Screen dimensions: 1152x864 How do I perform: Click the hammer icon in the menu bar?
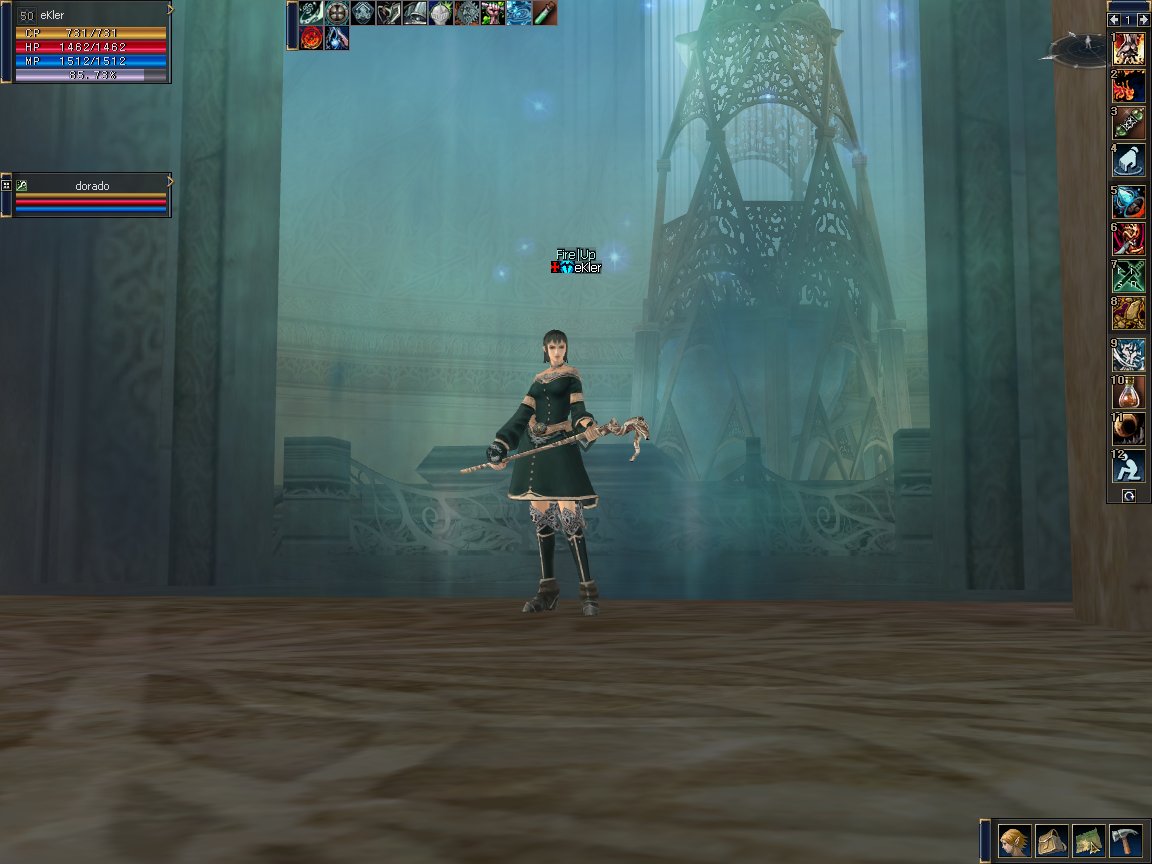[x=1125, y=841]
